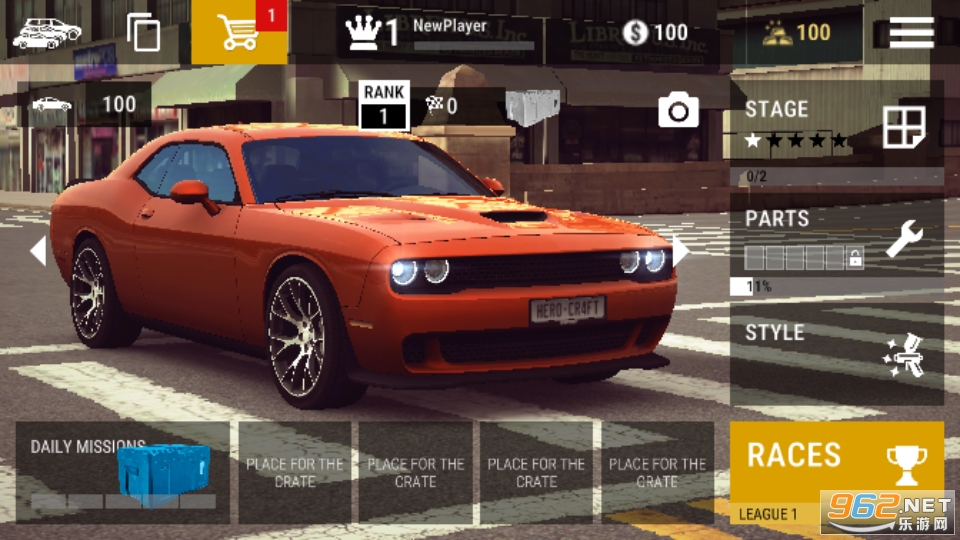The height and width of the screenshot is (540, 960).
Task: Open the shopping cart store
Action: click(239, 32)
